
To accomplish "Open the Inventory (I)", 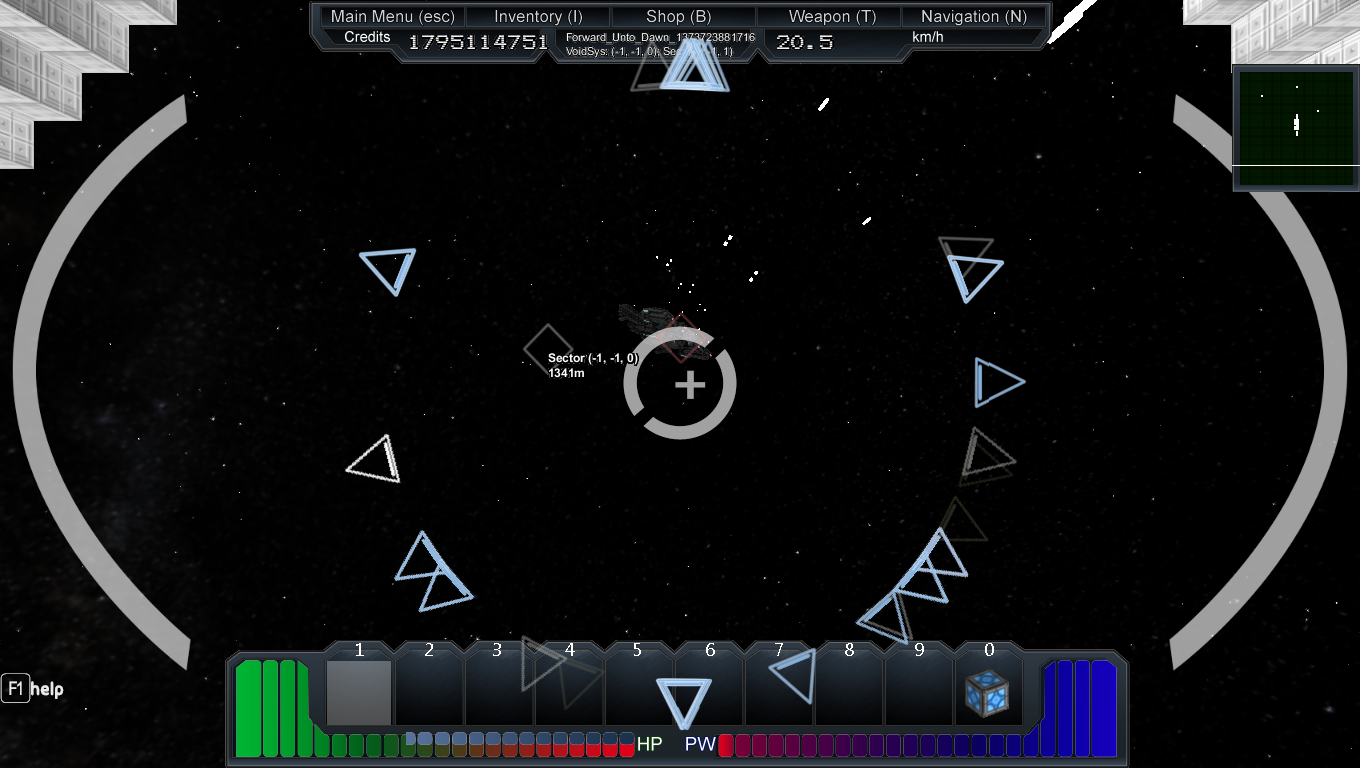I will [537, 16].
